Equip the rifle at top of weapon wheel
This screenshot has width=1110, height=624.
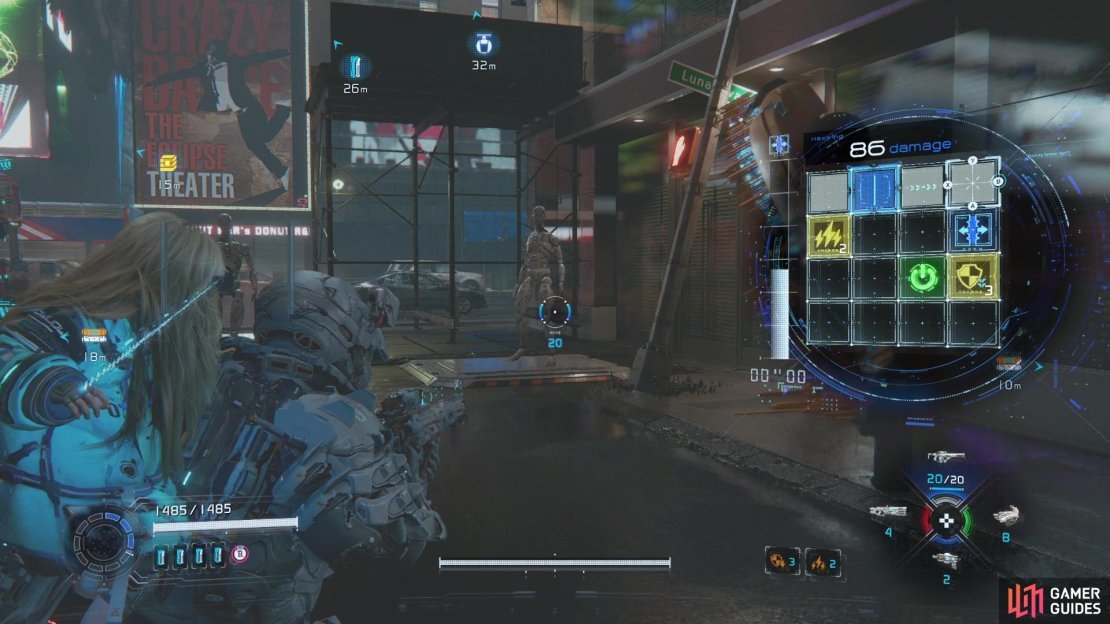point(945,457)
